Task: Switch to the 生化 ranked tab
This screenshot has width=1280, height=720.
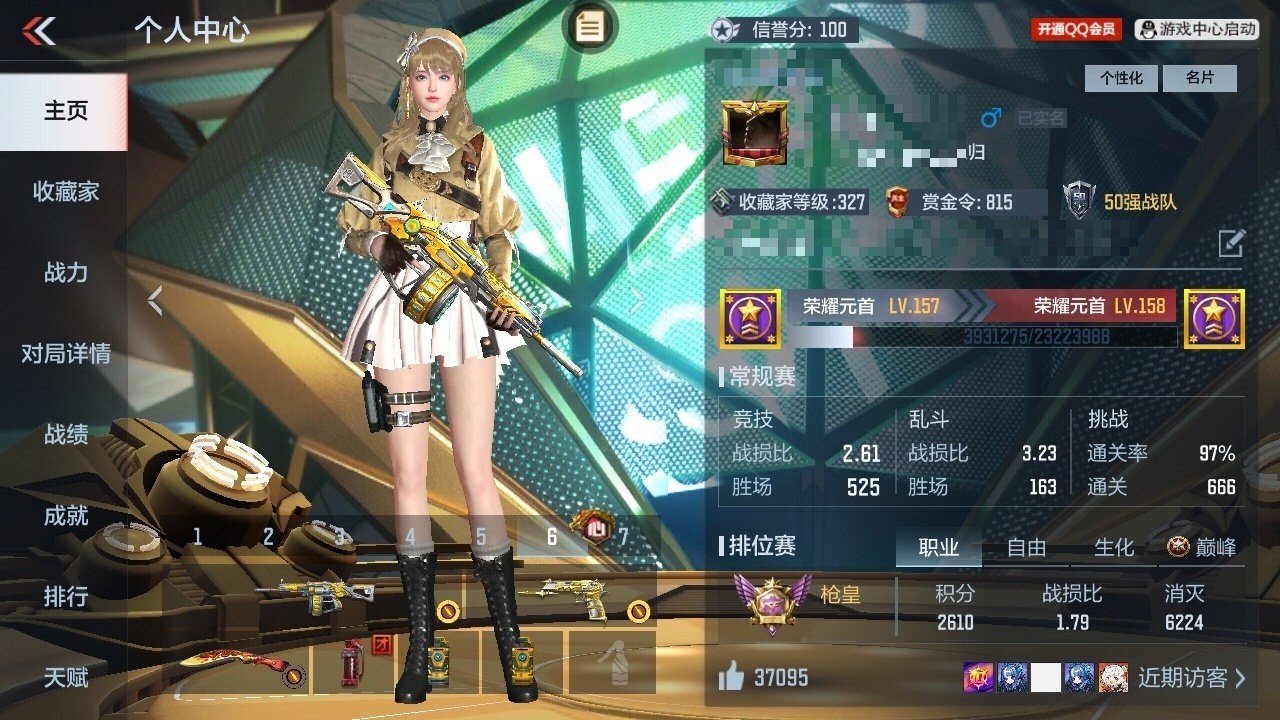Action: point(1113,547)
